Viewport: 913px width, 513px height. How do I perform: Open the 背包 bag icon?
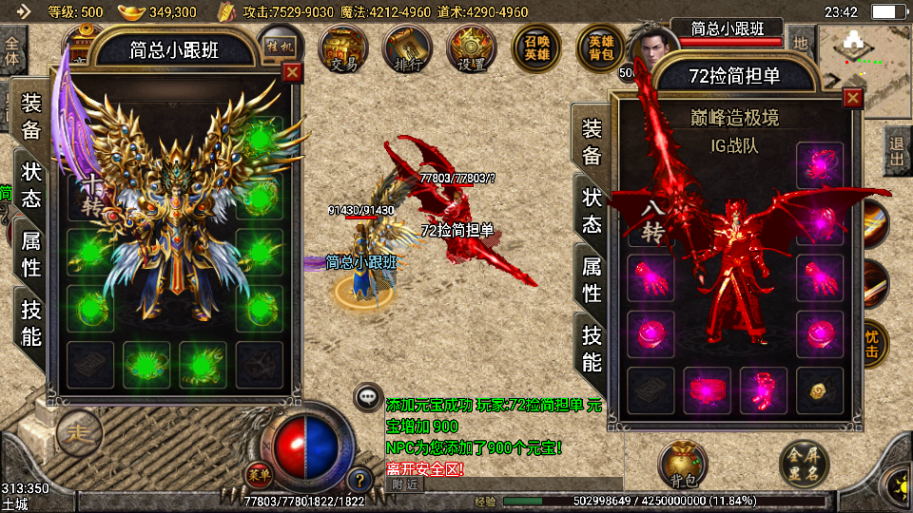(x=683, y=465)
